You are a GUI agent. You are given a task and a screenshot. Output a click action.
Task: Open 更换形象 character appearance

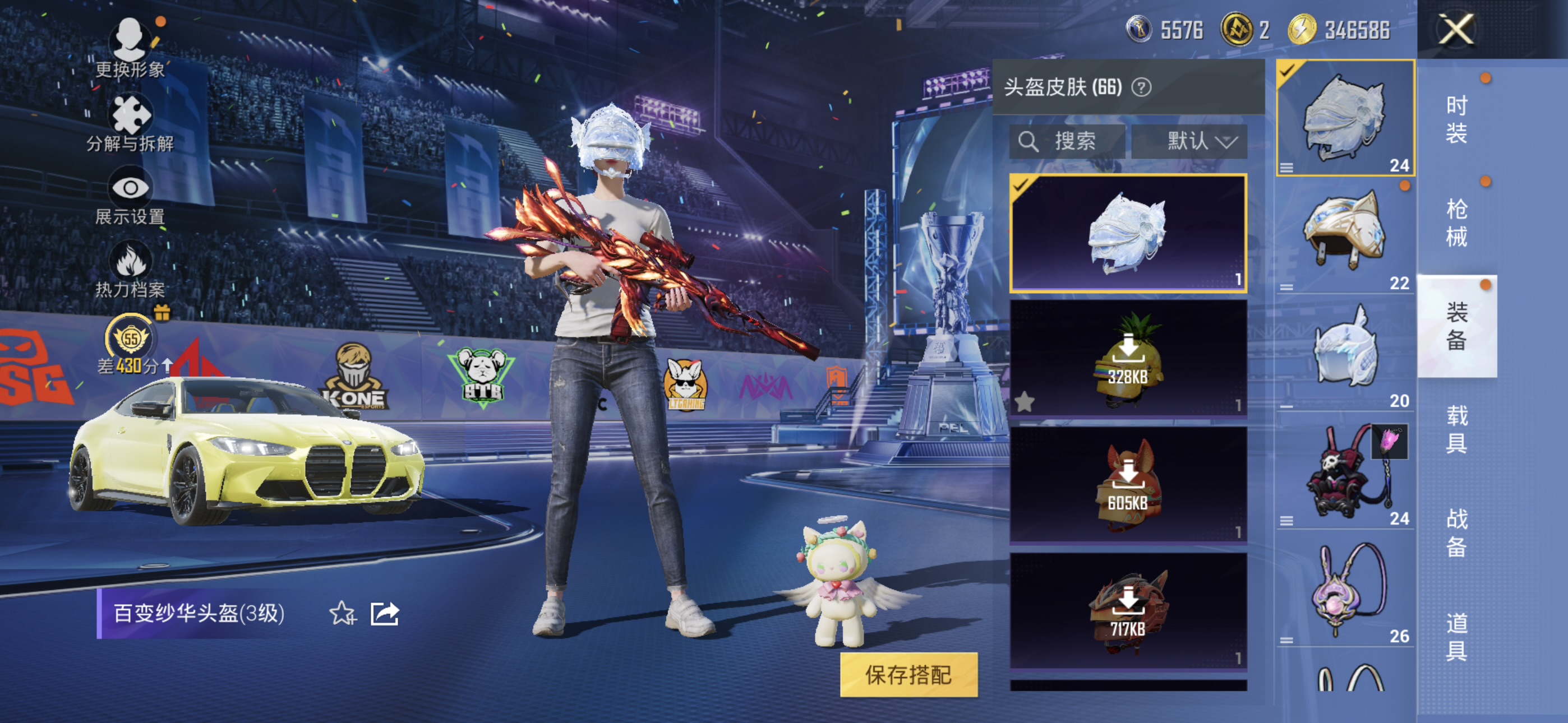pyautogui.click(x=130, y=47)
